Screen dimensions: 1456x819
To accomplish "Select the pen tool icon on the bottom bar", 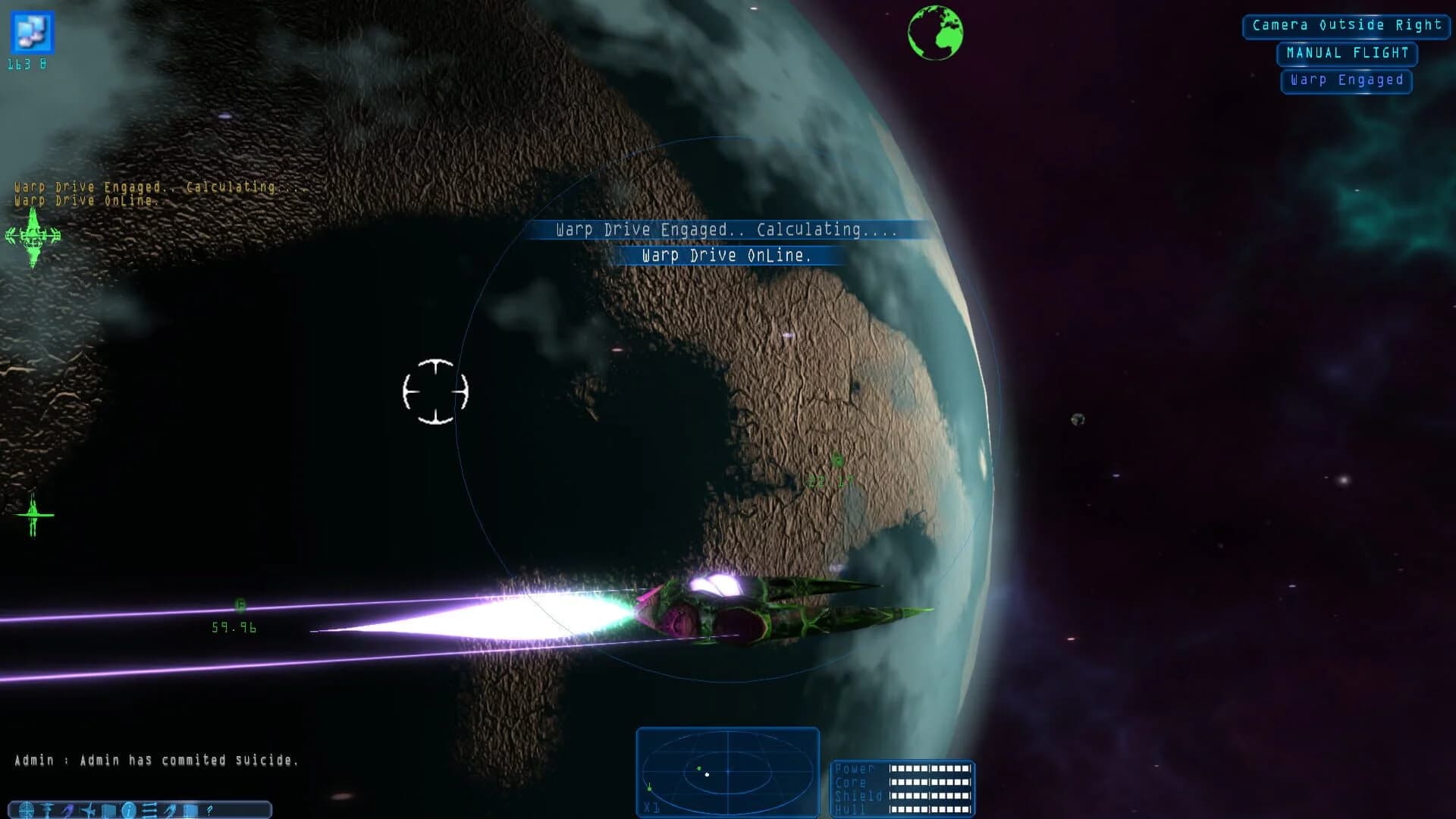I will pos(170,810).
